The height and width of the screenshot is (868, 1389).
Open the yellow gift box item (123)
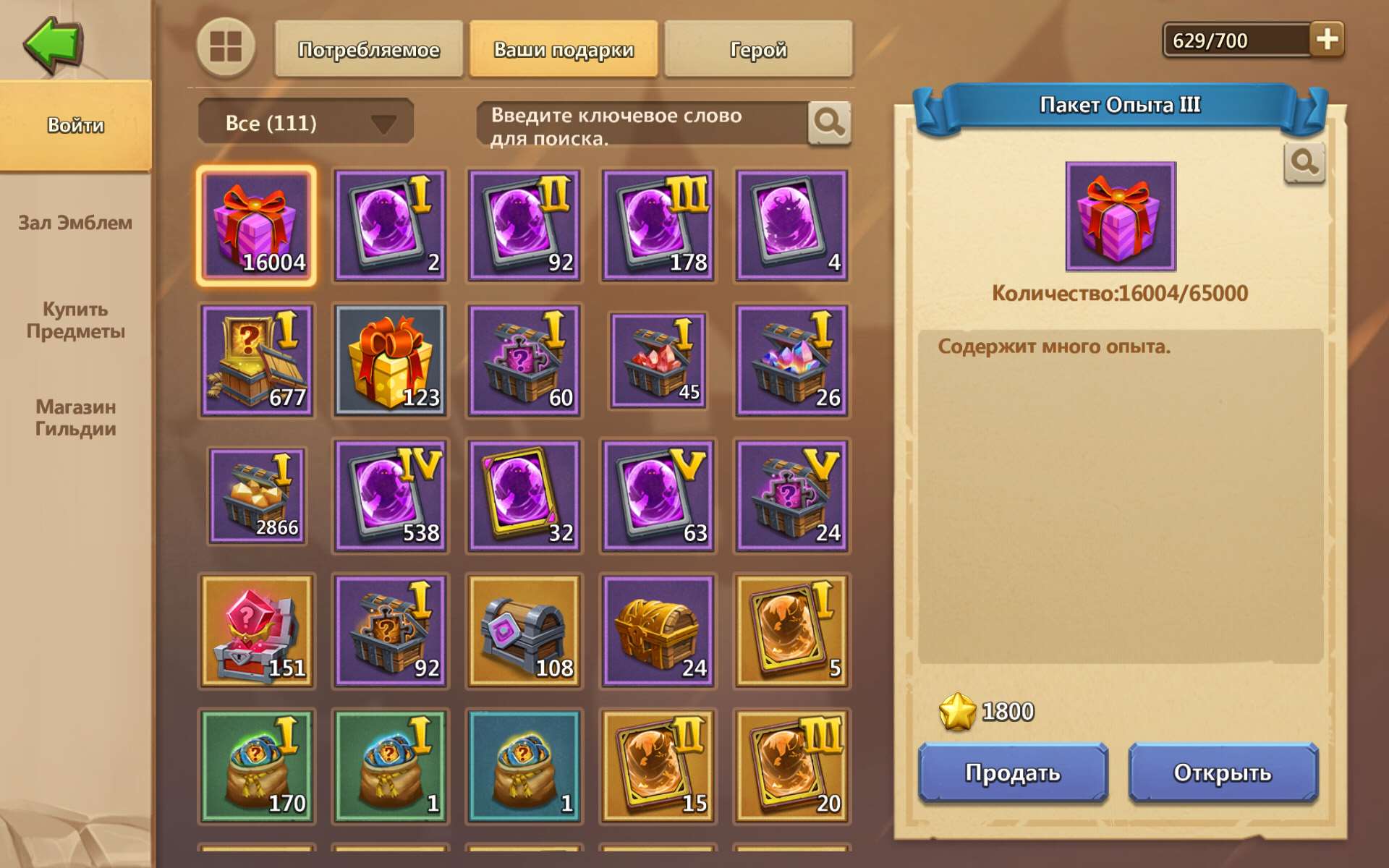(390, 360)
